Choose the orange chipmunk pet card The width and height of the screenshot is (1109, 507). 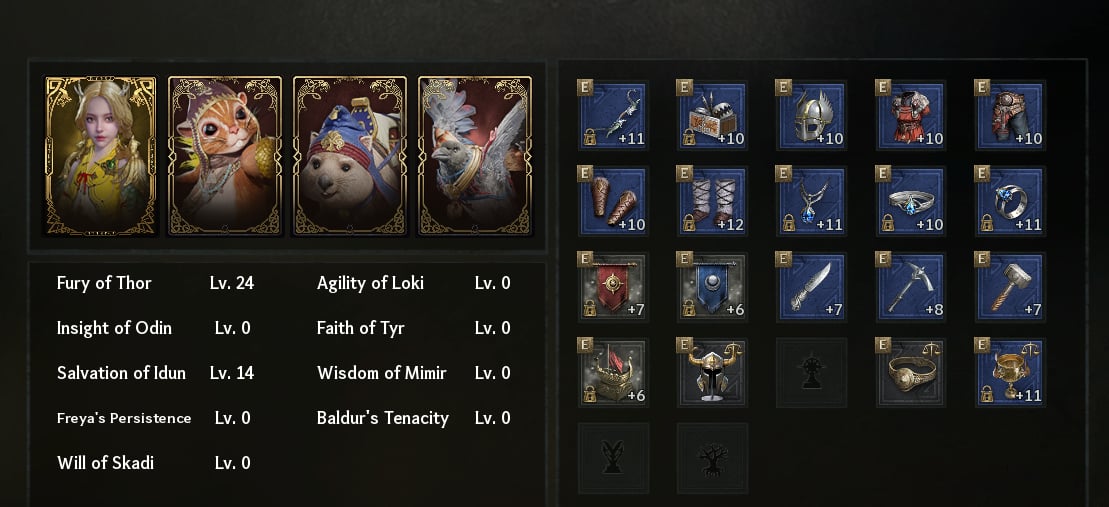click(225, 156)
